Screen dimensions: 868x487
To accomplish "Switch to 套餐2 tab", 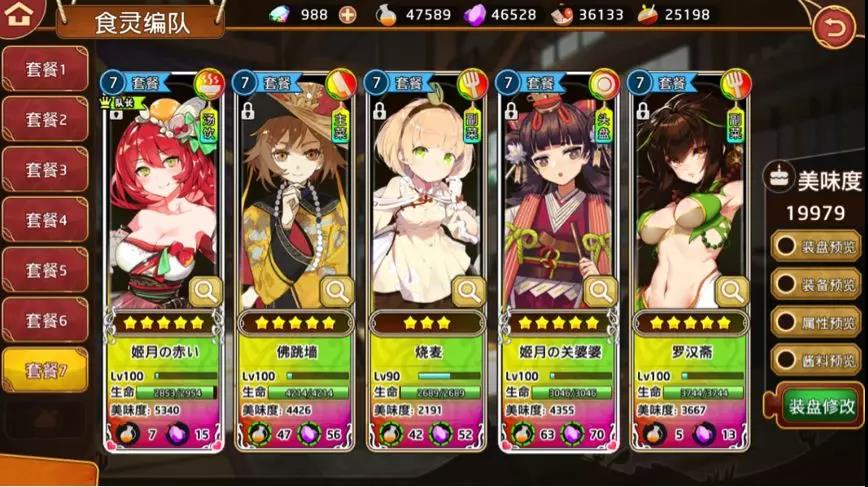I will (46, 120).
